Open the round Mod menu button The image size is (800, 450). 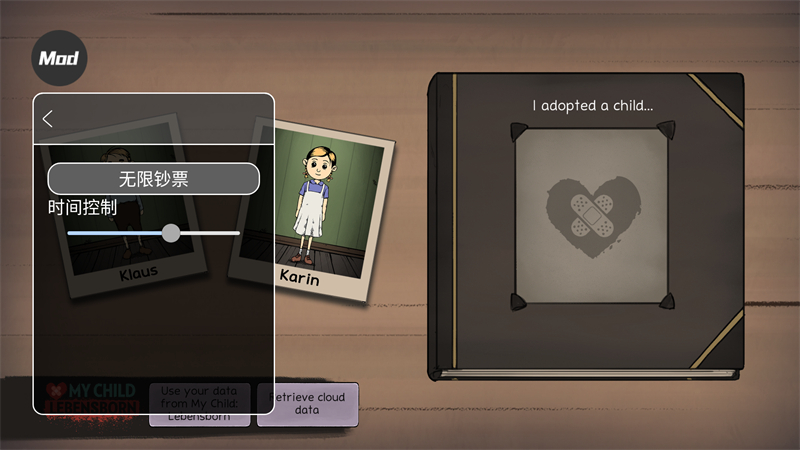point(59,58)
